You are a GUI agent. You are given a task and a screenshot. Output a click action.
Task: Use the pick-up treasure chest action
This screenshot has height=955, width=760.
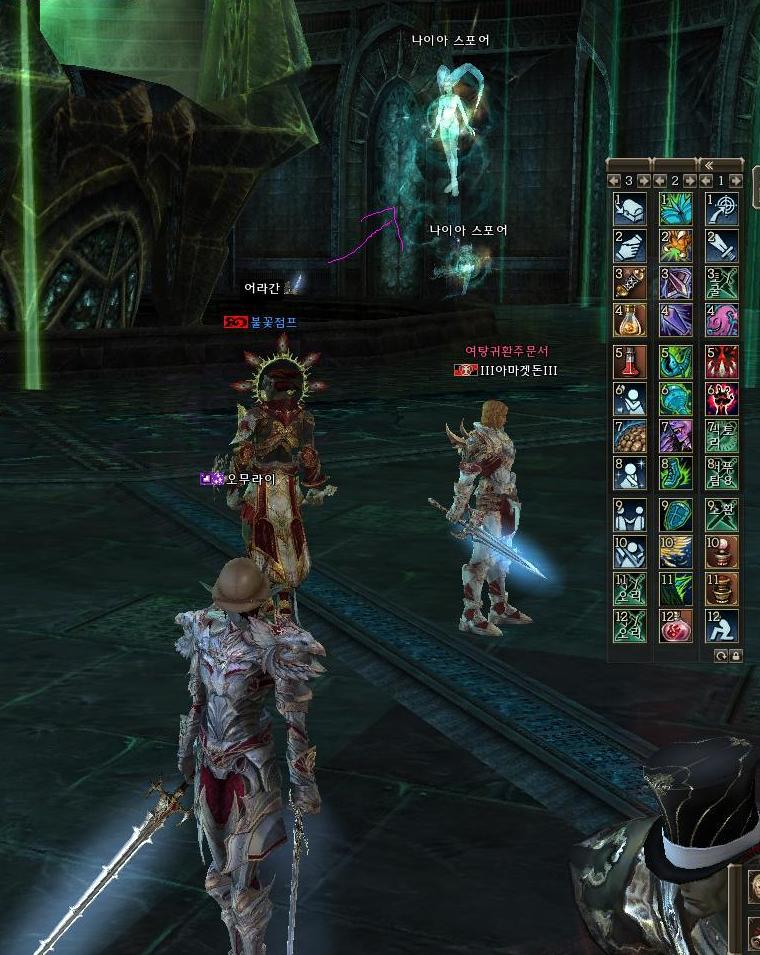tap(630, 208)
